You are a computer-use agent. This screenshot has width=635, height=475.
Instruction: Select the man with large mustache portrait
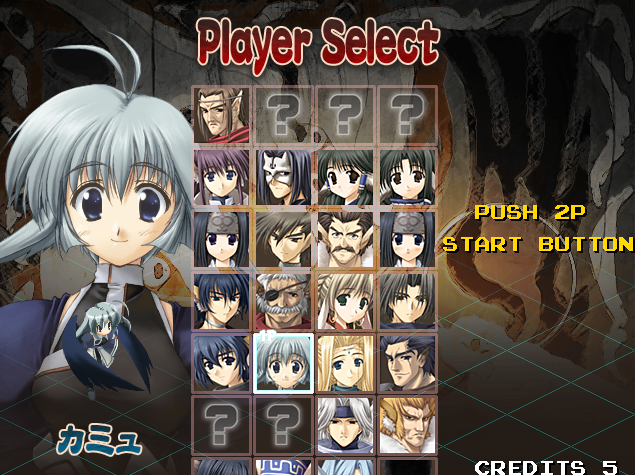[345, 239]
